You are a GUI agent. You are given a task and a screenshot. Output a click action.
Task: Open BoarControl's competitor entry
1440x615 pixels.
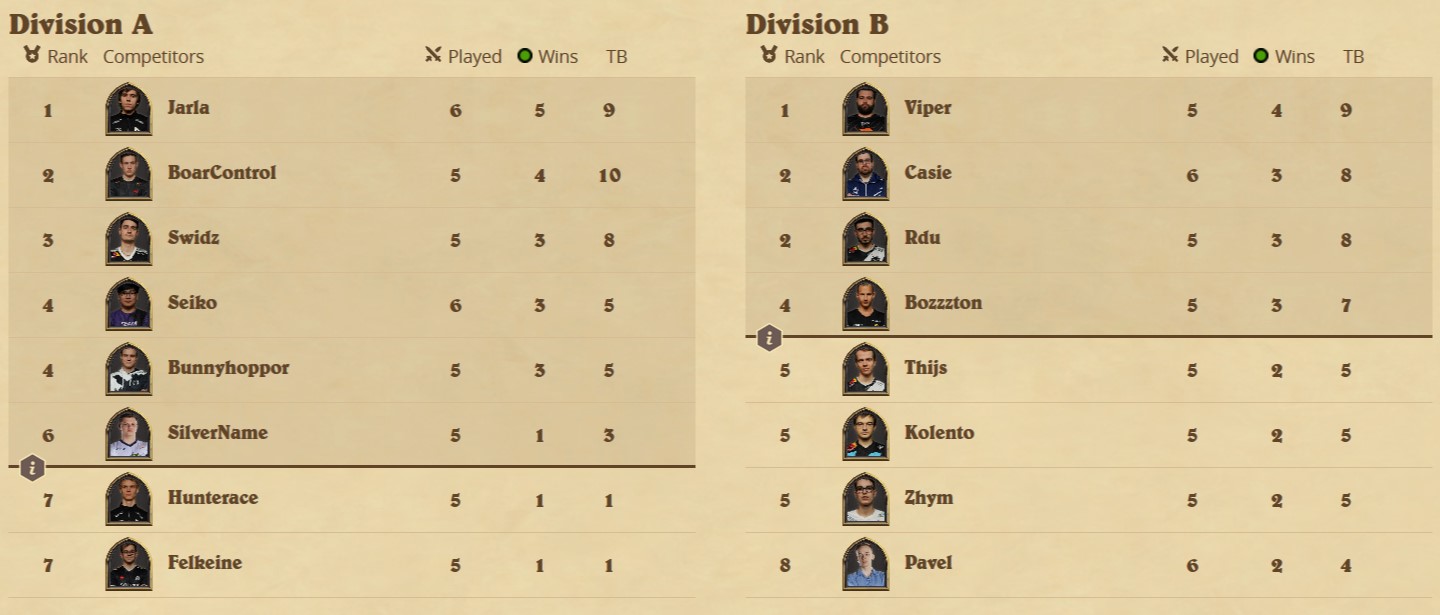(x=221, y=173)
